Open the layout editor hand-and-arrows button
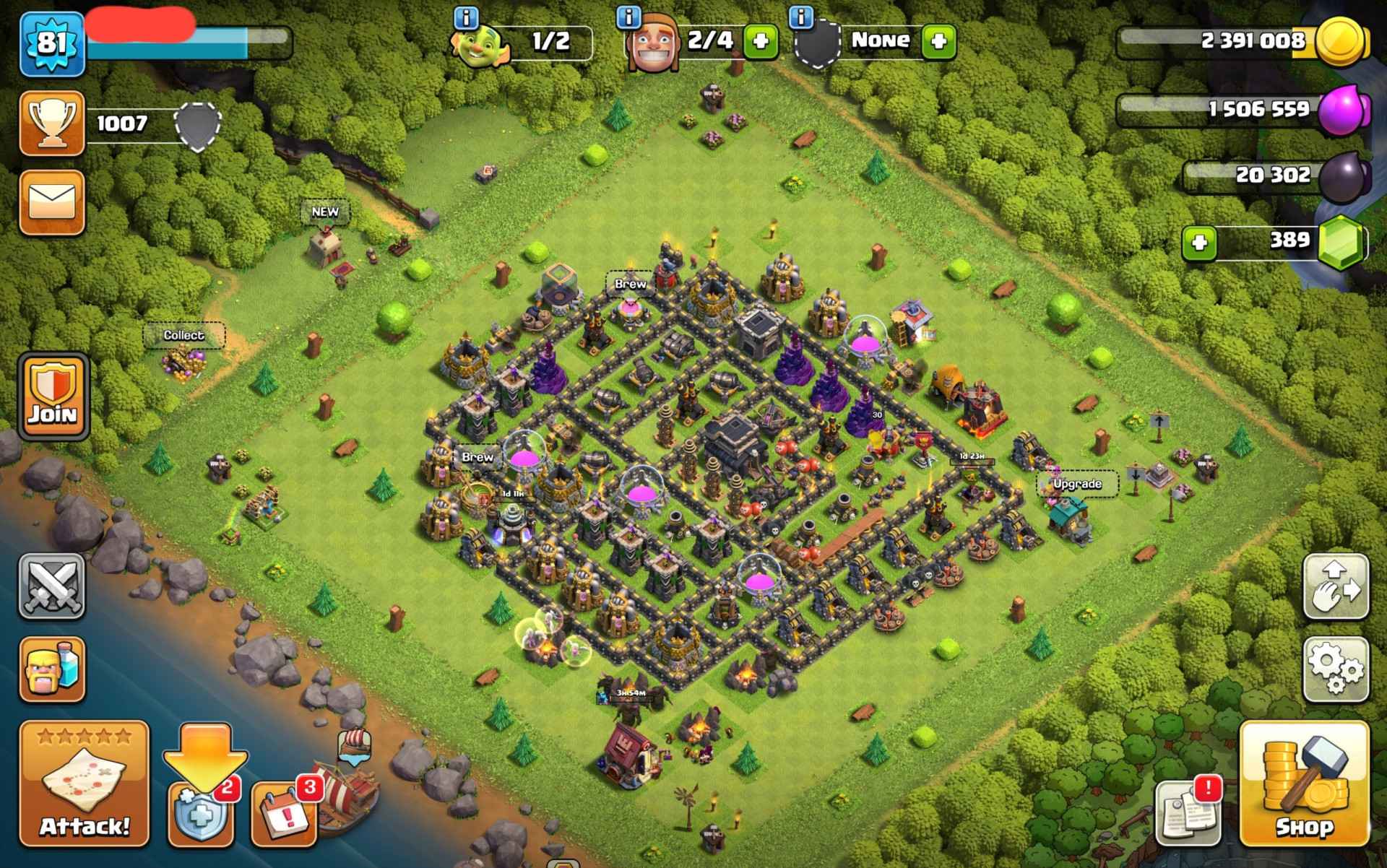 1336,586
